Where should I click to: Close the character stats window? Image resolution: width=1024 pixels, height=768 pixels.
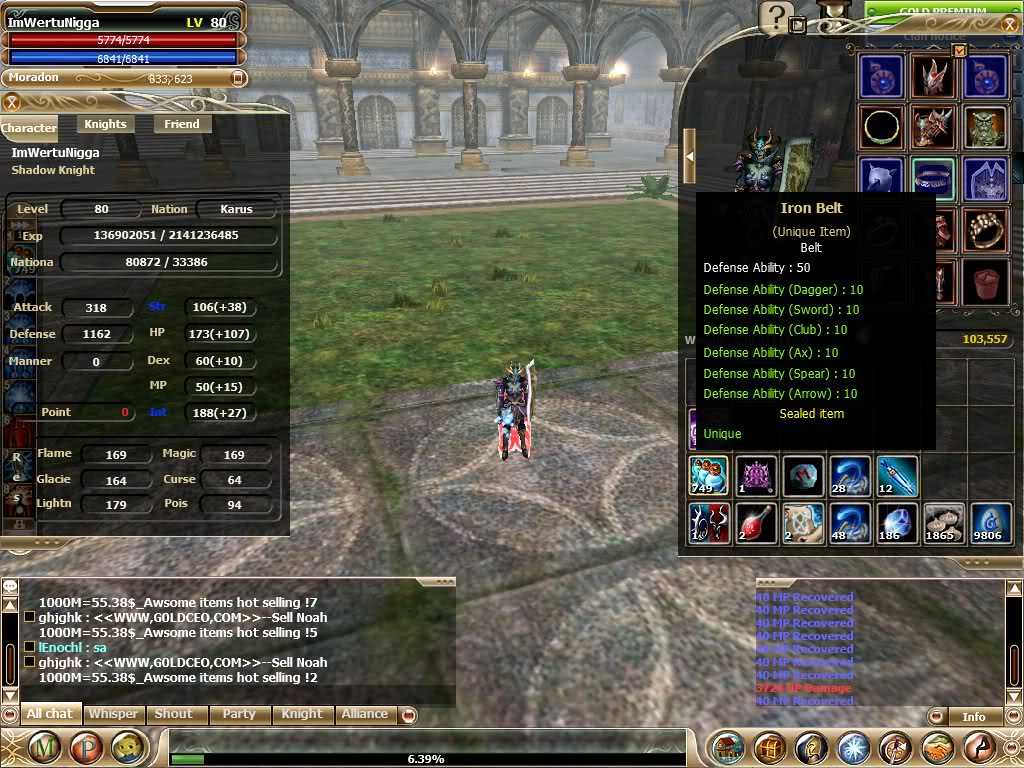12,102
